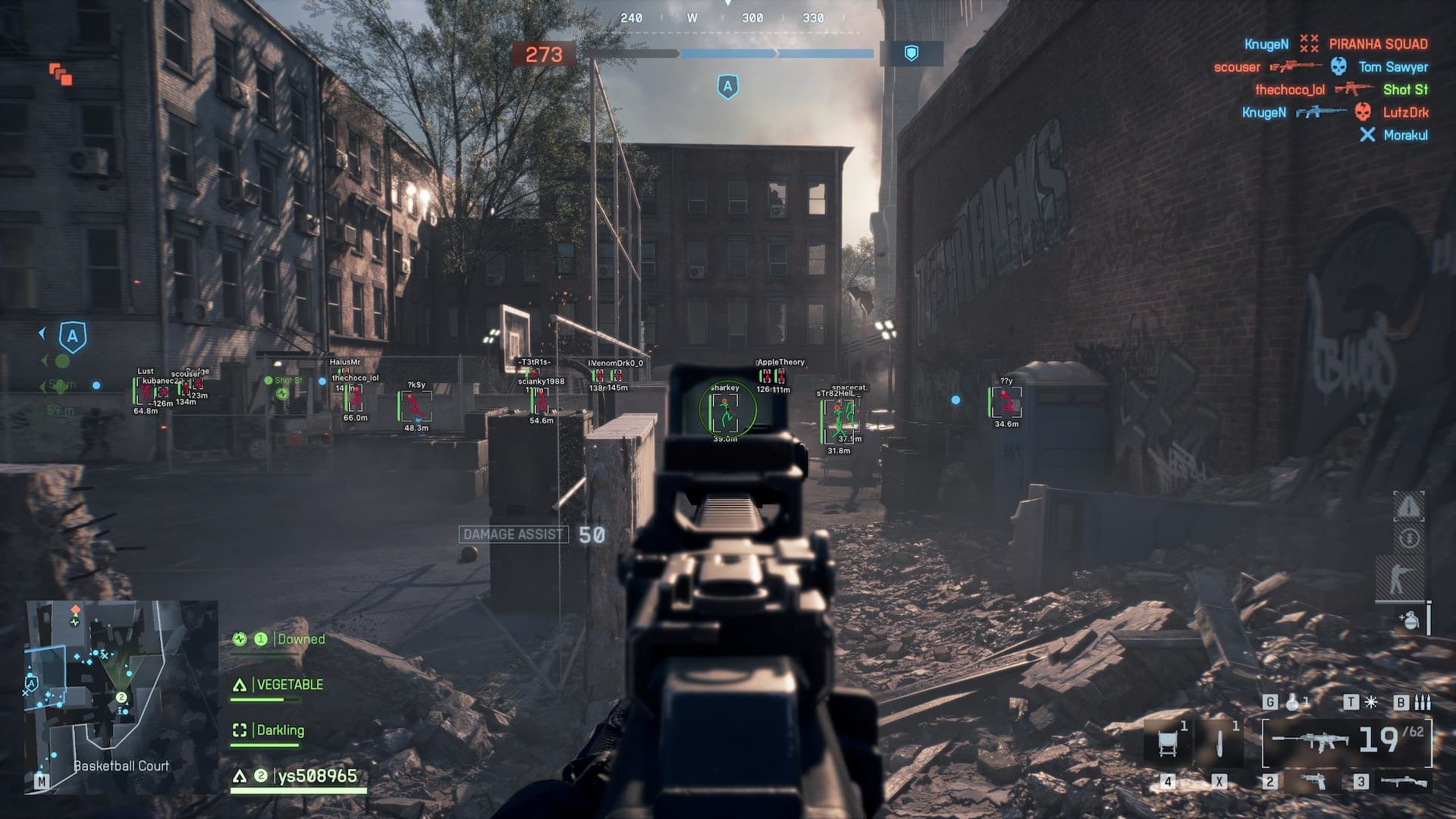Toggle the laser sight attachment icon
The height and width of the screenshot is (819, 1456).
pos(1371,702)
